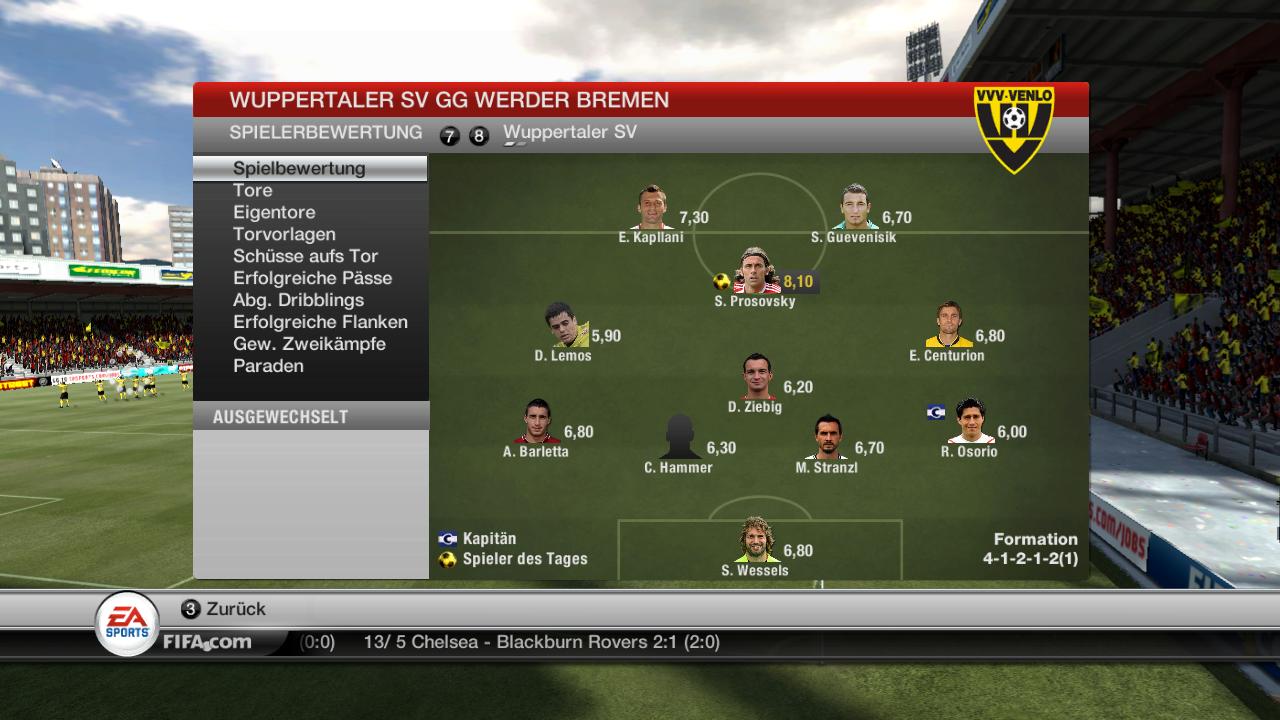Click the Zurück back button

(224, 609)
